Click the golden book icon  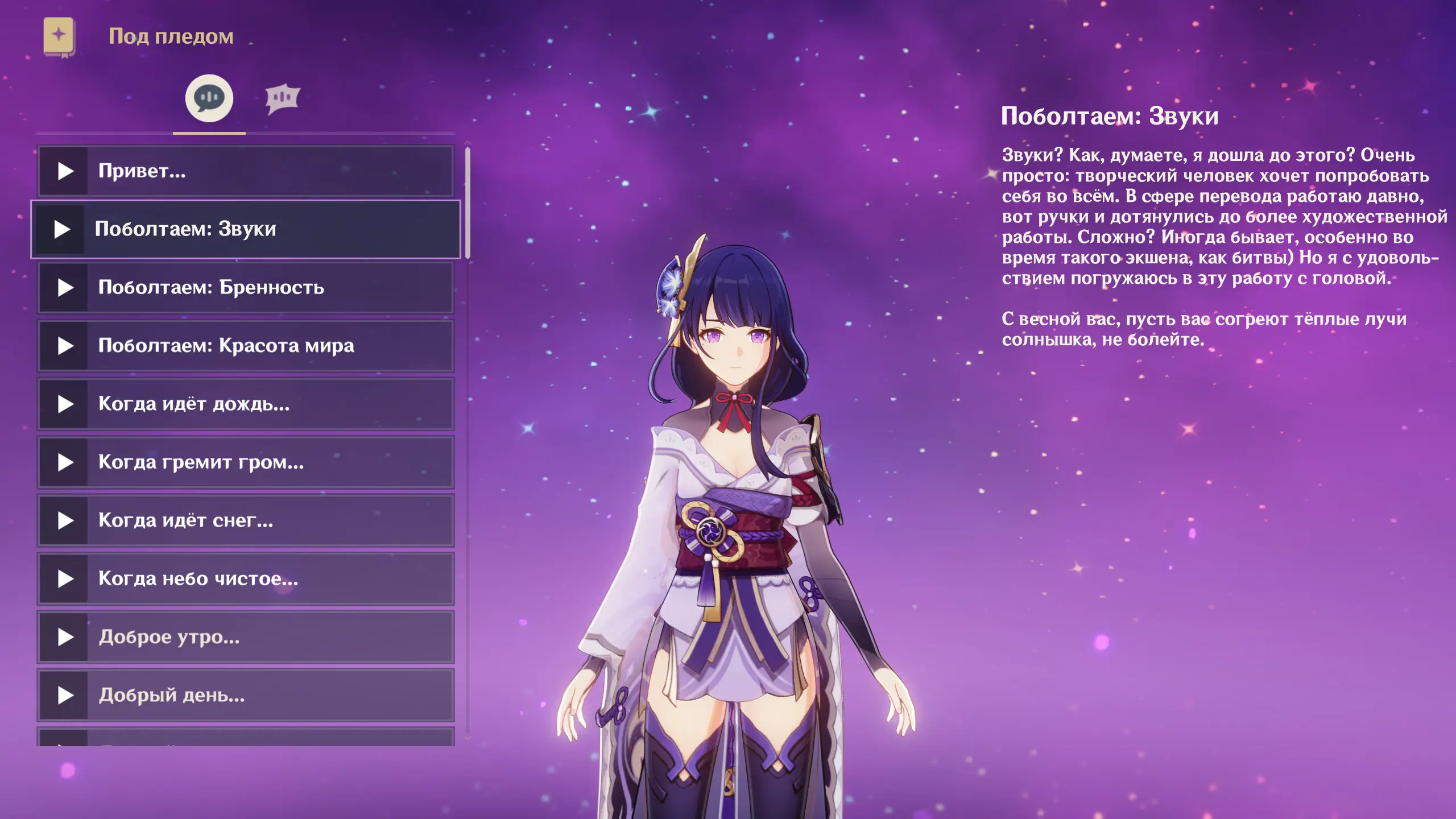[59, 36]
